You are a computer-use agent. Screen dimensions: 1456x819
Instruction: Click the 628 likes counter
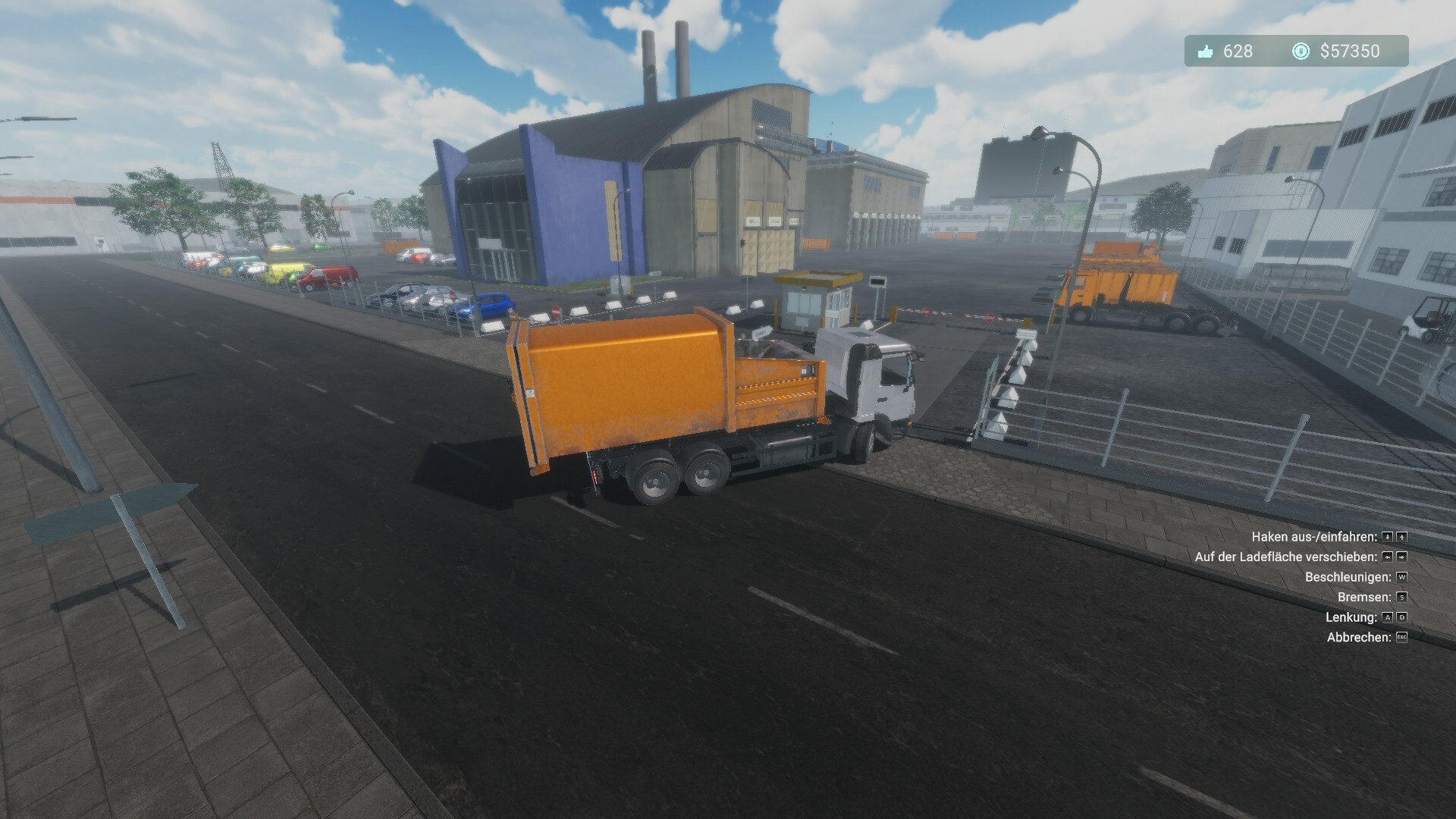pos(1238,51)
